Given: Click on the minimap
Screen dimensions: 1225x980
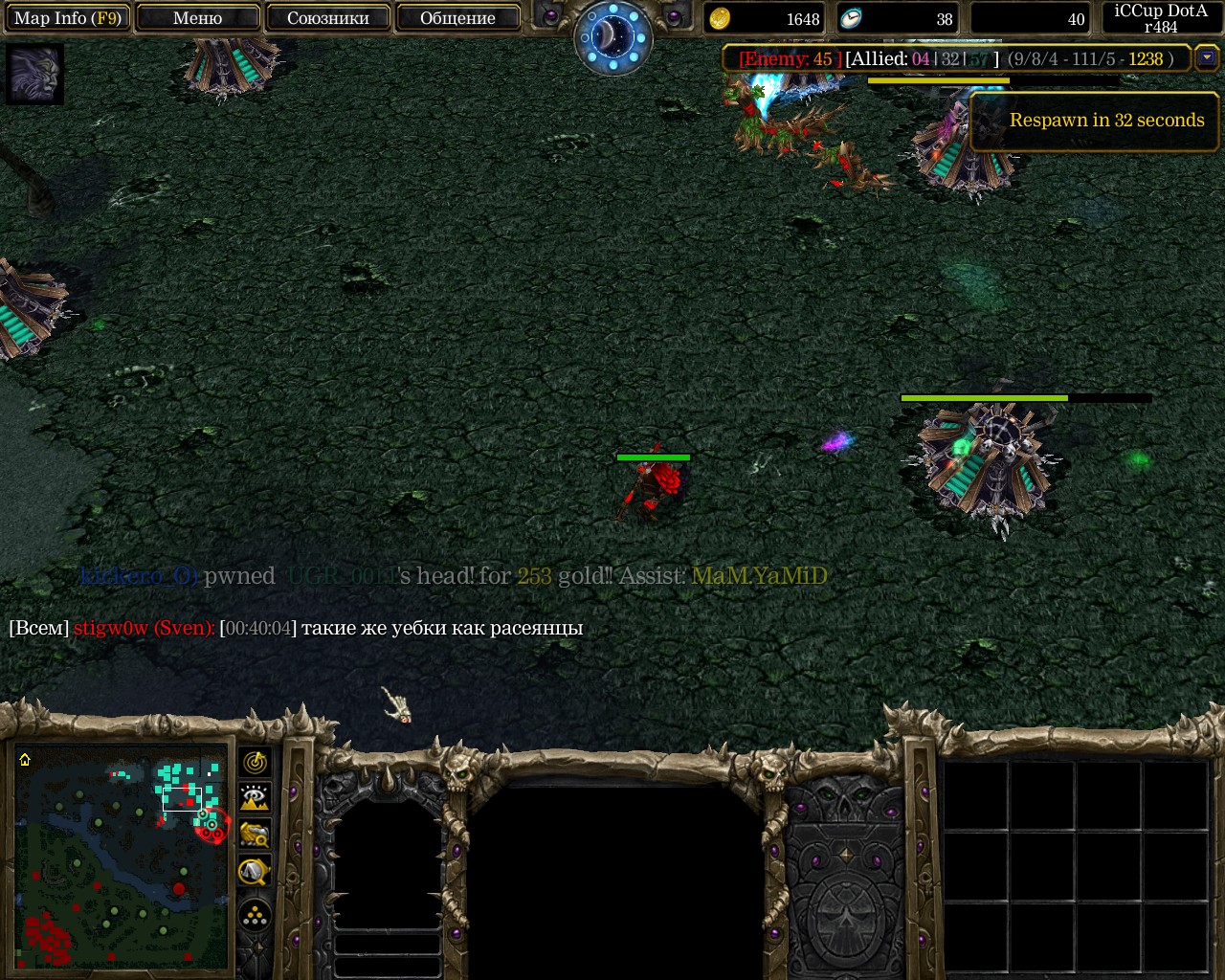Looking at the screenshot, I should coord(122,857).
